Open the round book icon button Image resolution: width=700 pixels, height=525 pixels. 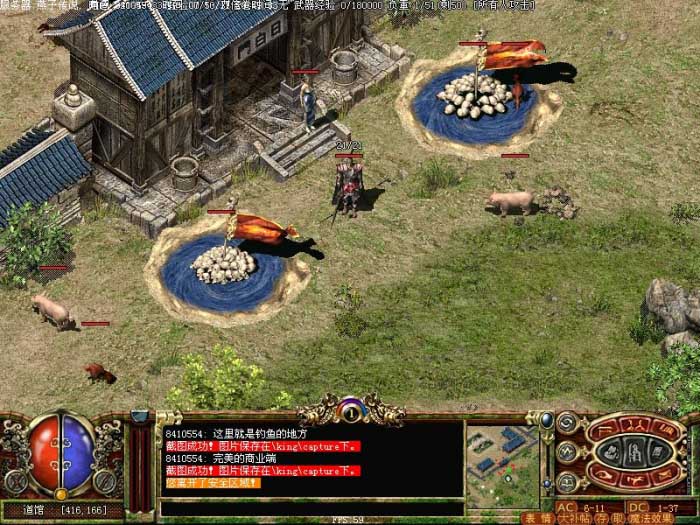tap(569, 482)
